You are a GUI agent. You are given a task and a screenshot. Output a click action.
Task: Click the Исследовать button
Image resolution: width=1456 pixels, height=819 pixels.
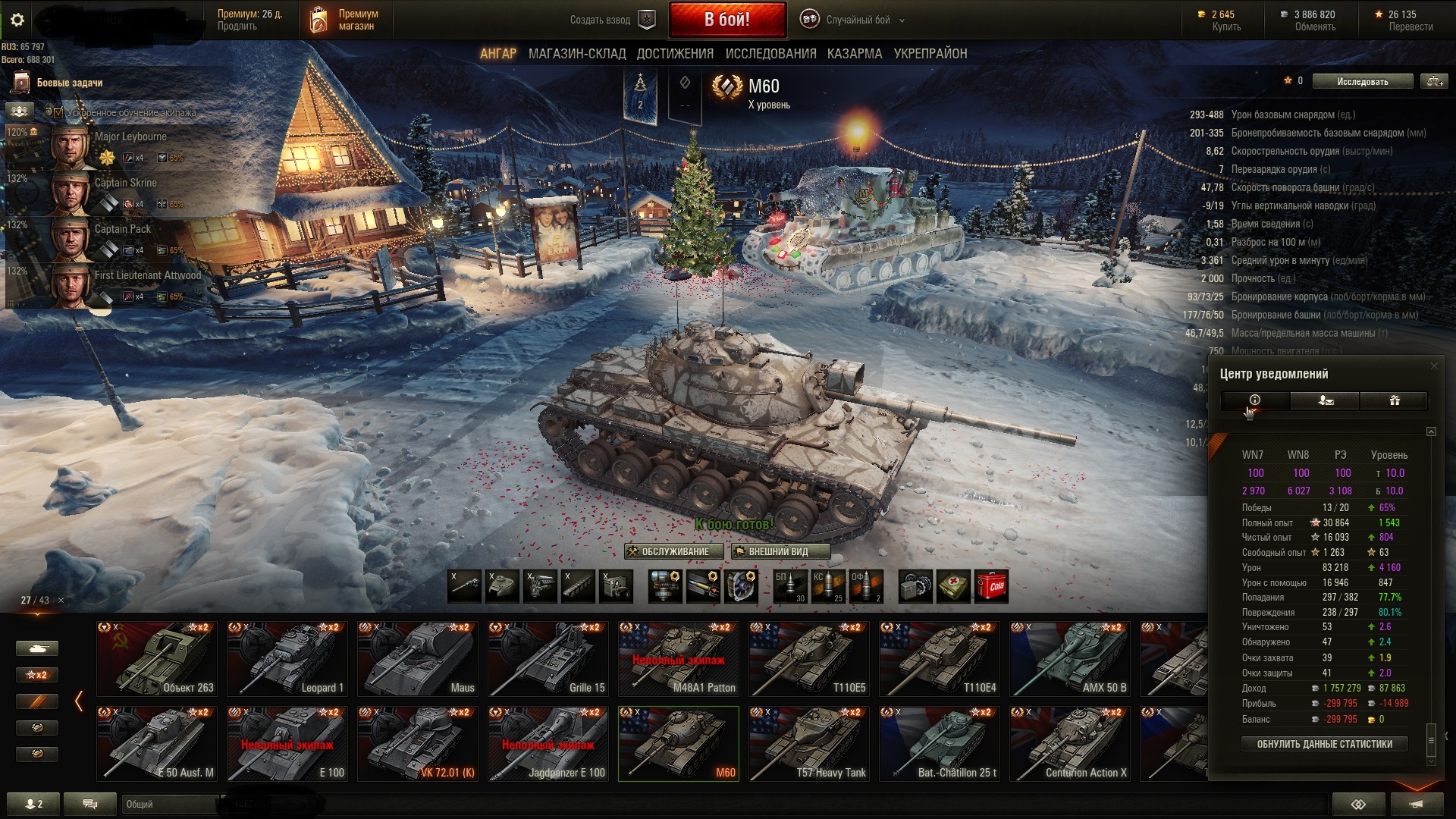coord(1362,81)
